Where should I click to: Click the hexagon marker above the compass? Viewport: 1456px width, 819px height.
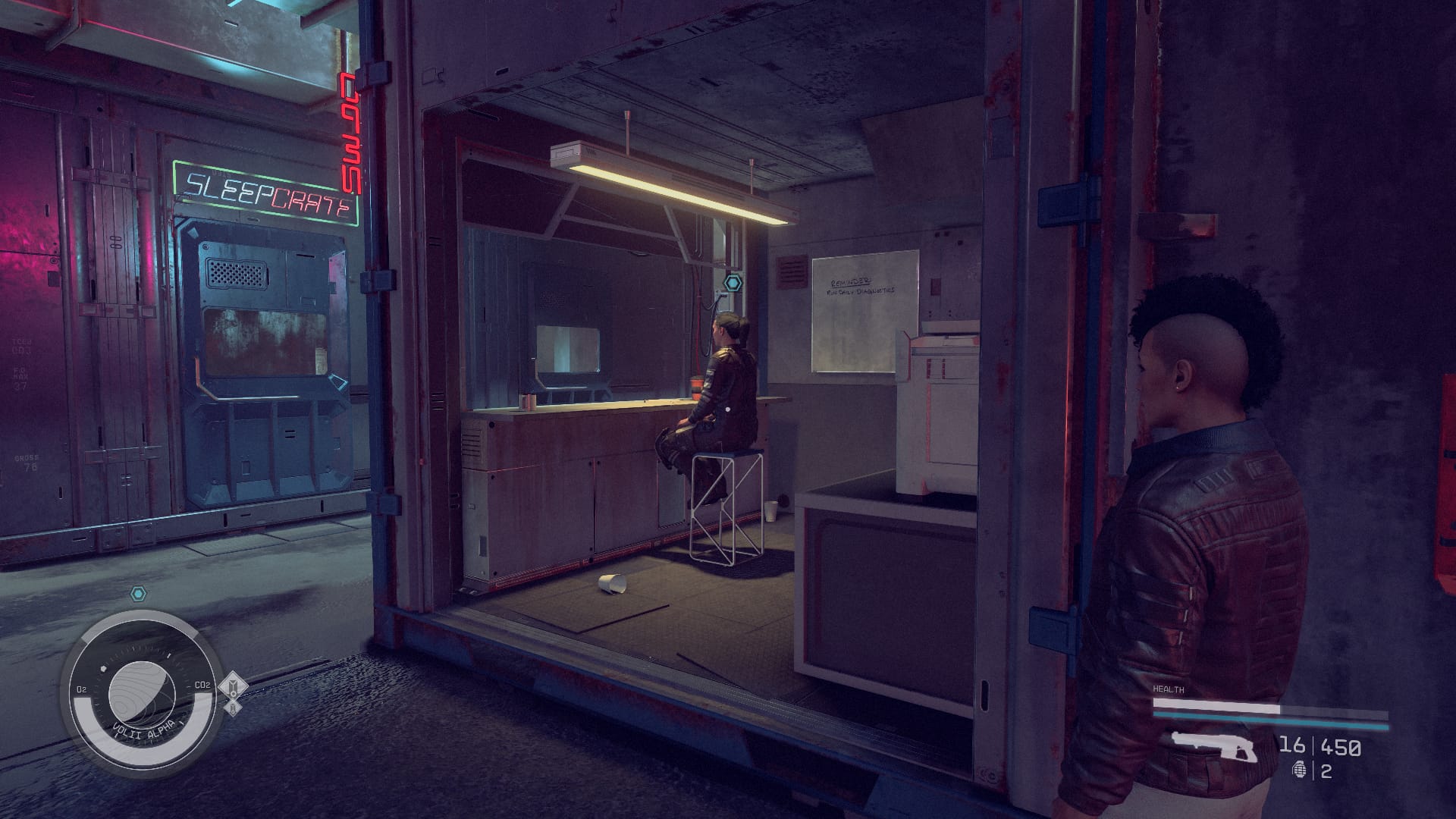138,593
